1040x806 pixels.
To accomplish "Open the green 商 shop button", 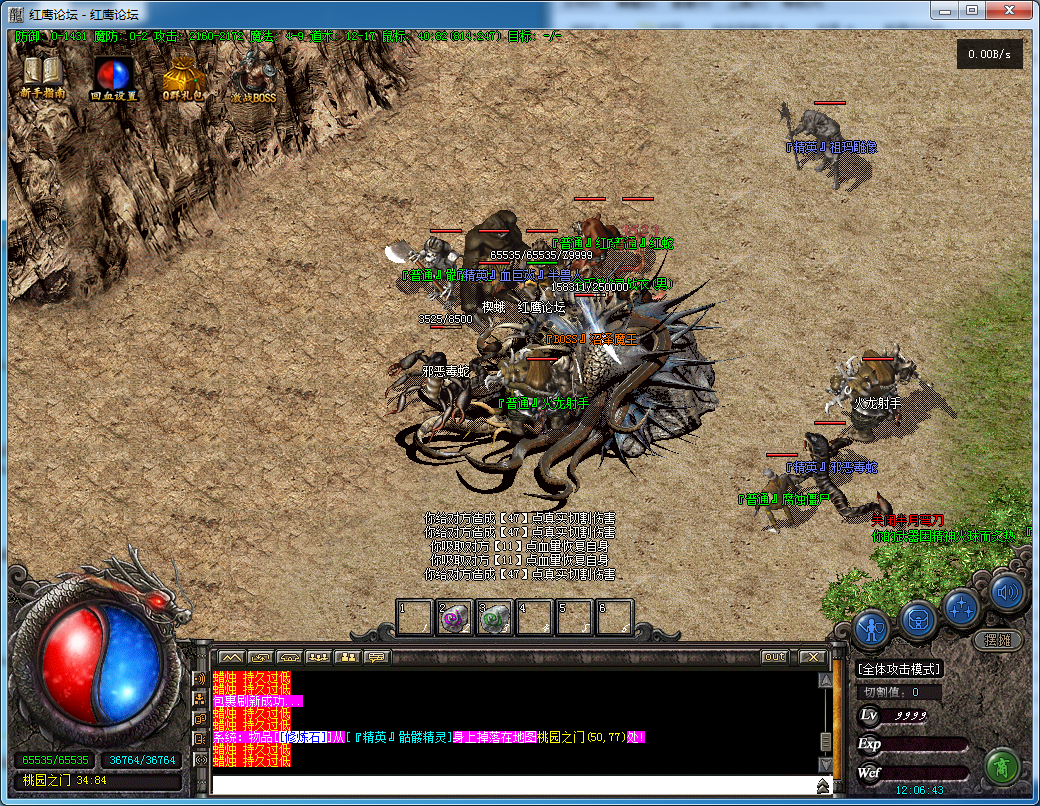I will coord(1001,767).
